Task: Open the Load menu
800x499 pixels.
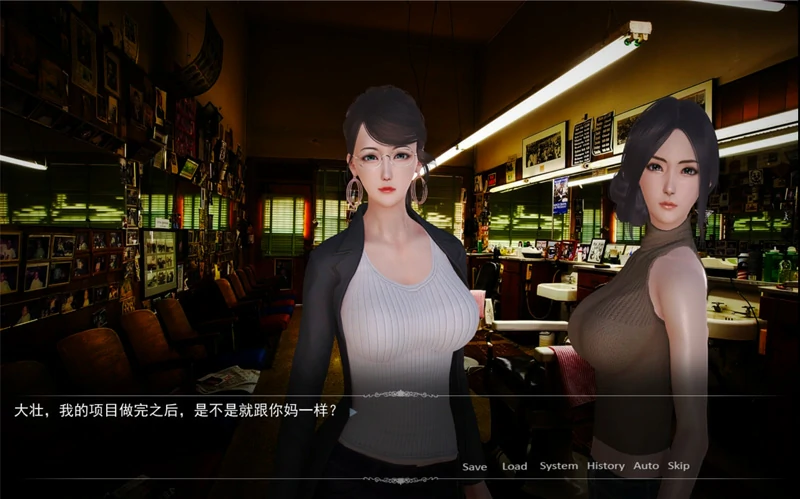Action: tap(514, 466)
